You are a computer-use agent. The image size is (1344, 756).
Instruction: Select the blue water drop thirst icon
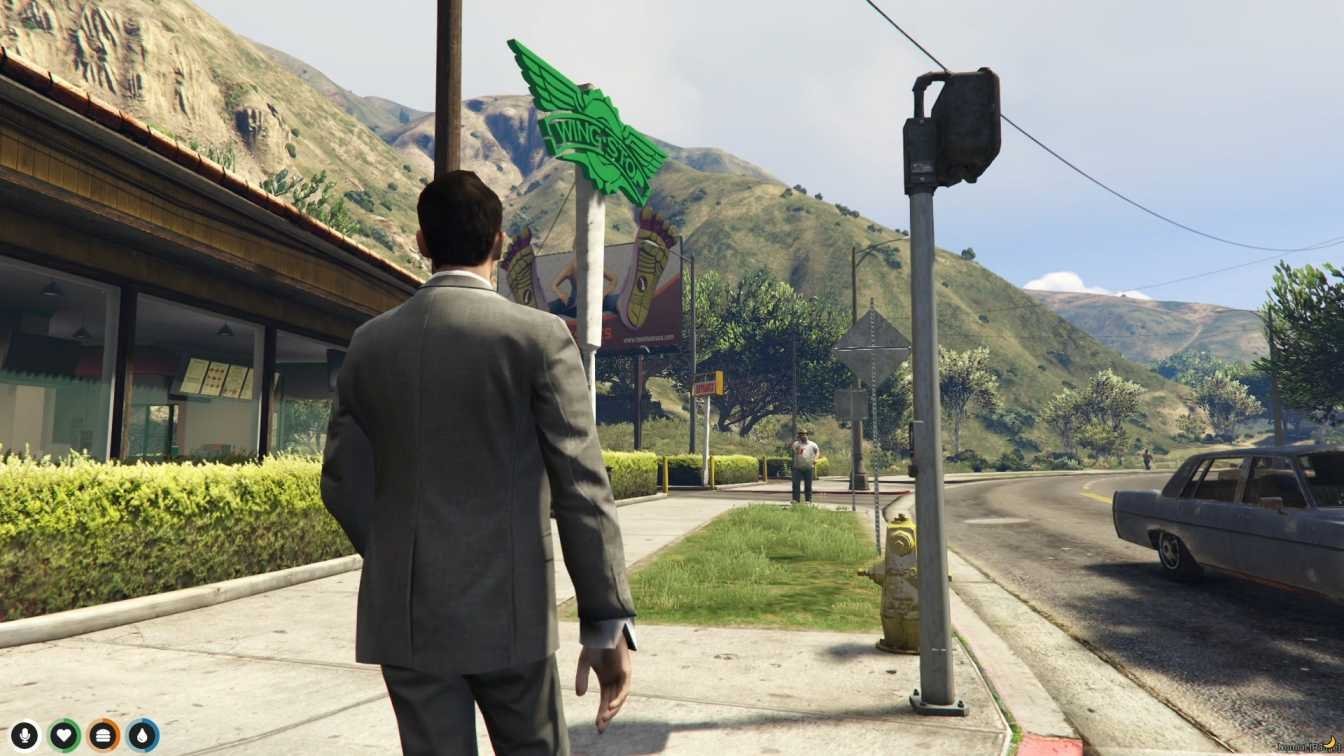(143, 735)
